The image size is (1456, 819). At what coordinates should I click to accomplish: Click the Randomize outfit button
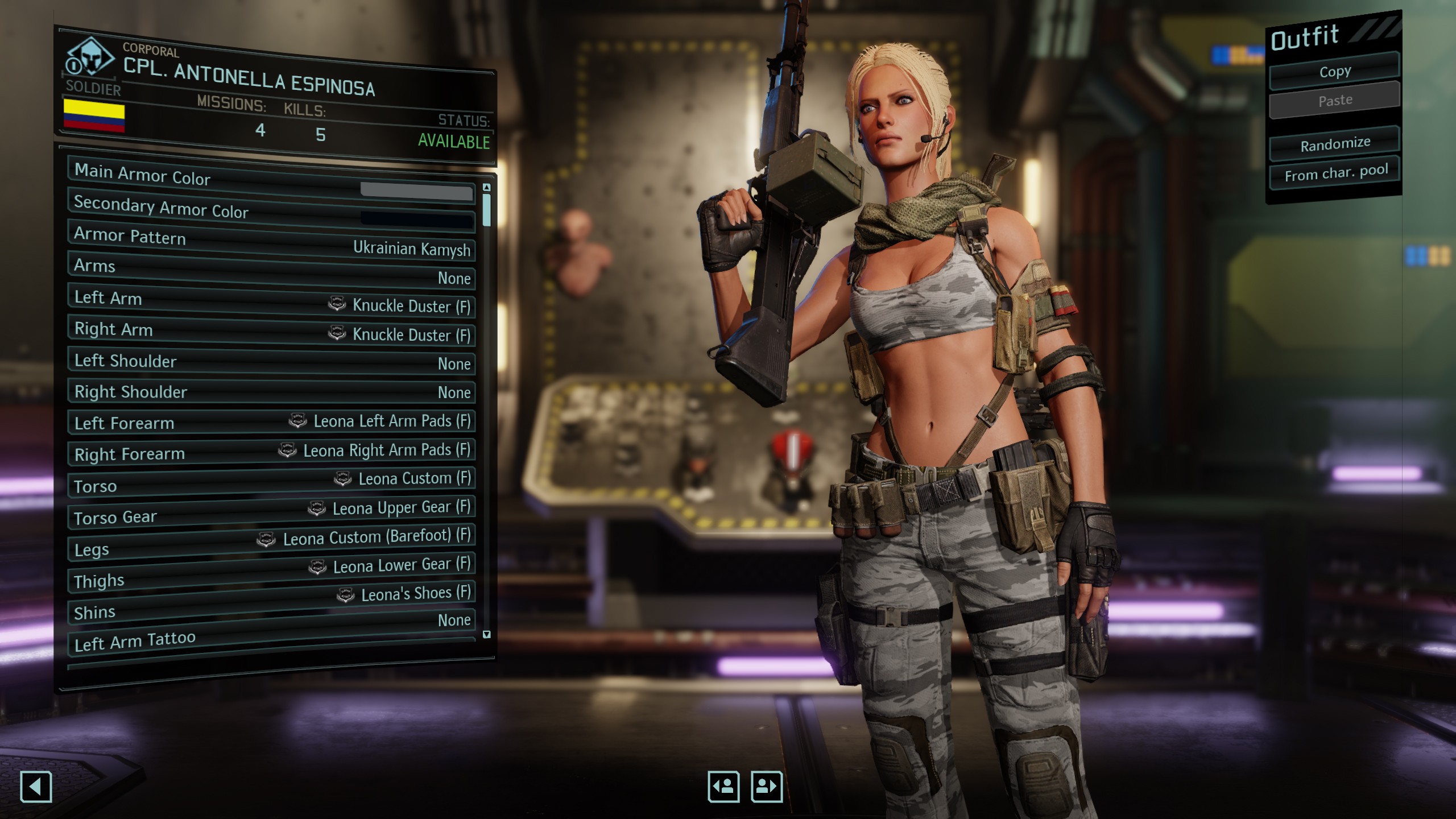(x=1334, y=144)
